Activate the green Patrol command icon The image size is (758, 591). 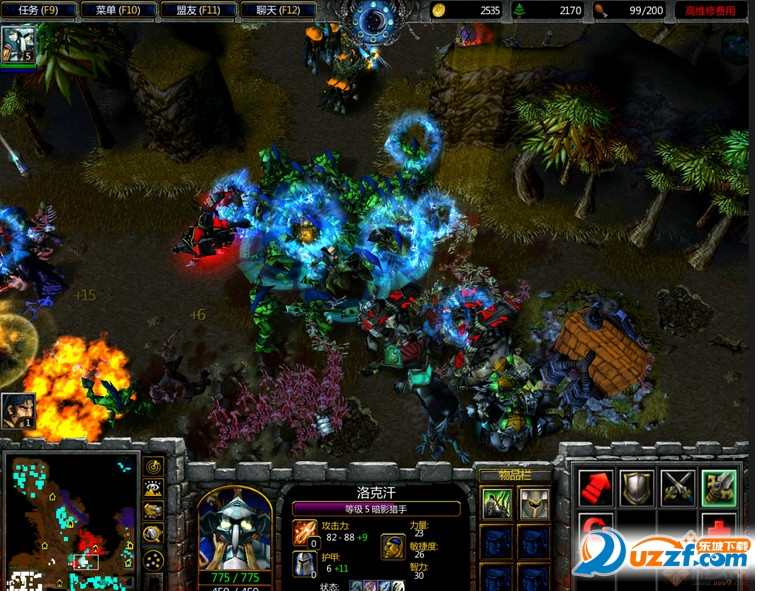tap(718, 488)
